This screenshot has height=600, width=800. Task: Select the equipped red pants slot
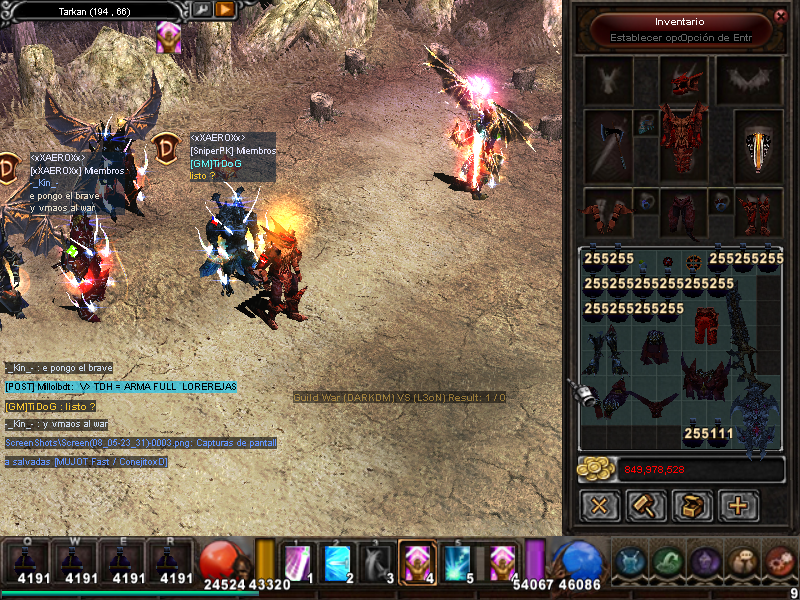(683, 212)
